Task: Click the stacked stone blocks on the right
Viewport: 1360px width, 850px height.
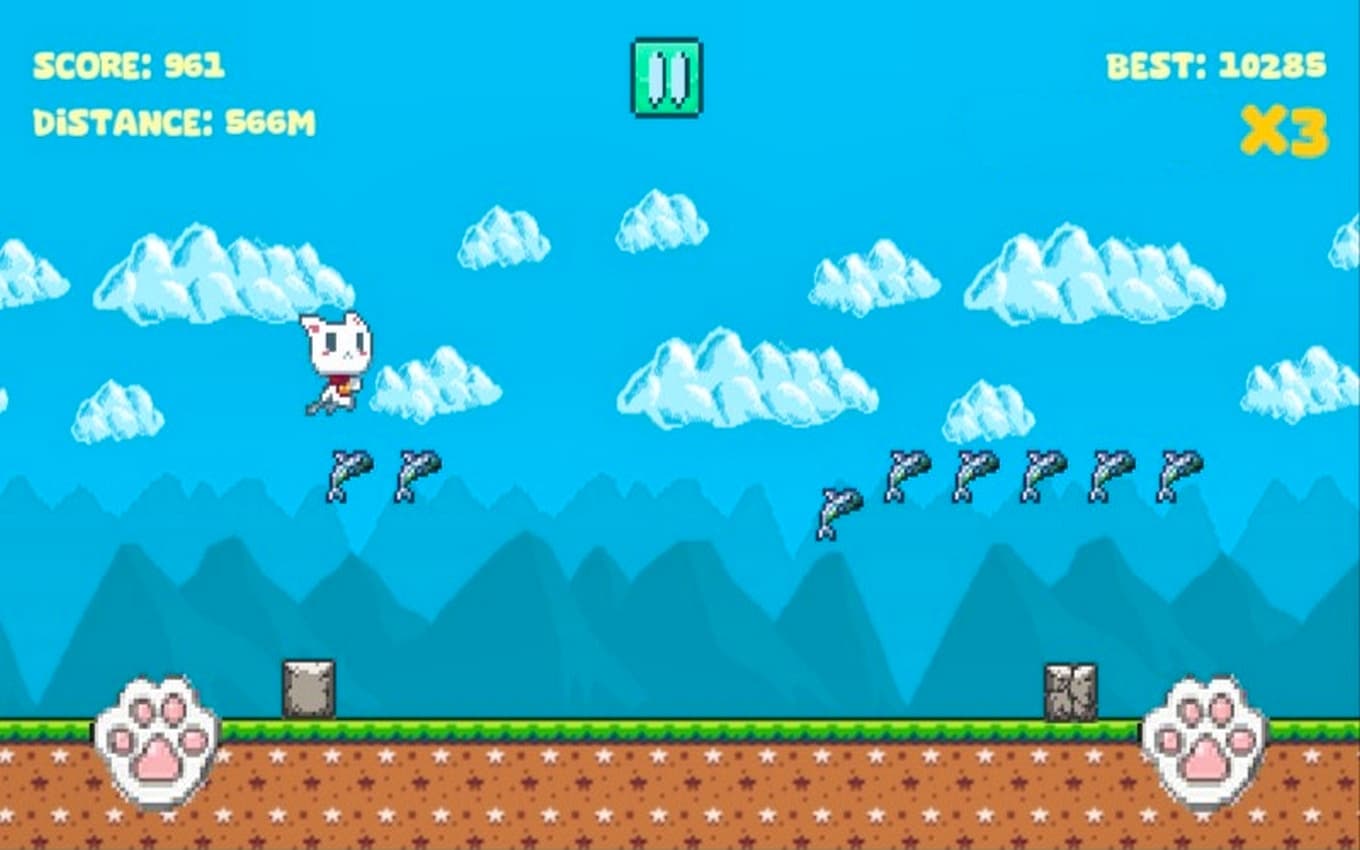Action: [1071, 690]
